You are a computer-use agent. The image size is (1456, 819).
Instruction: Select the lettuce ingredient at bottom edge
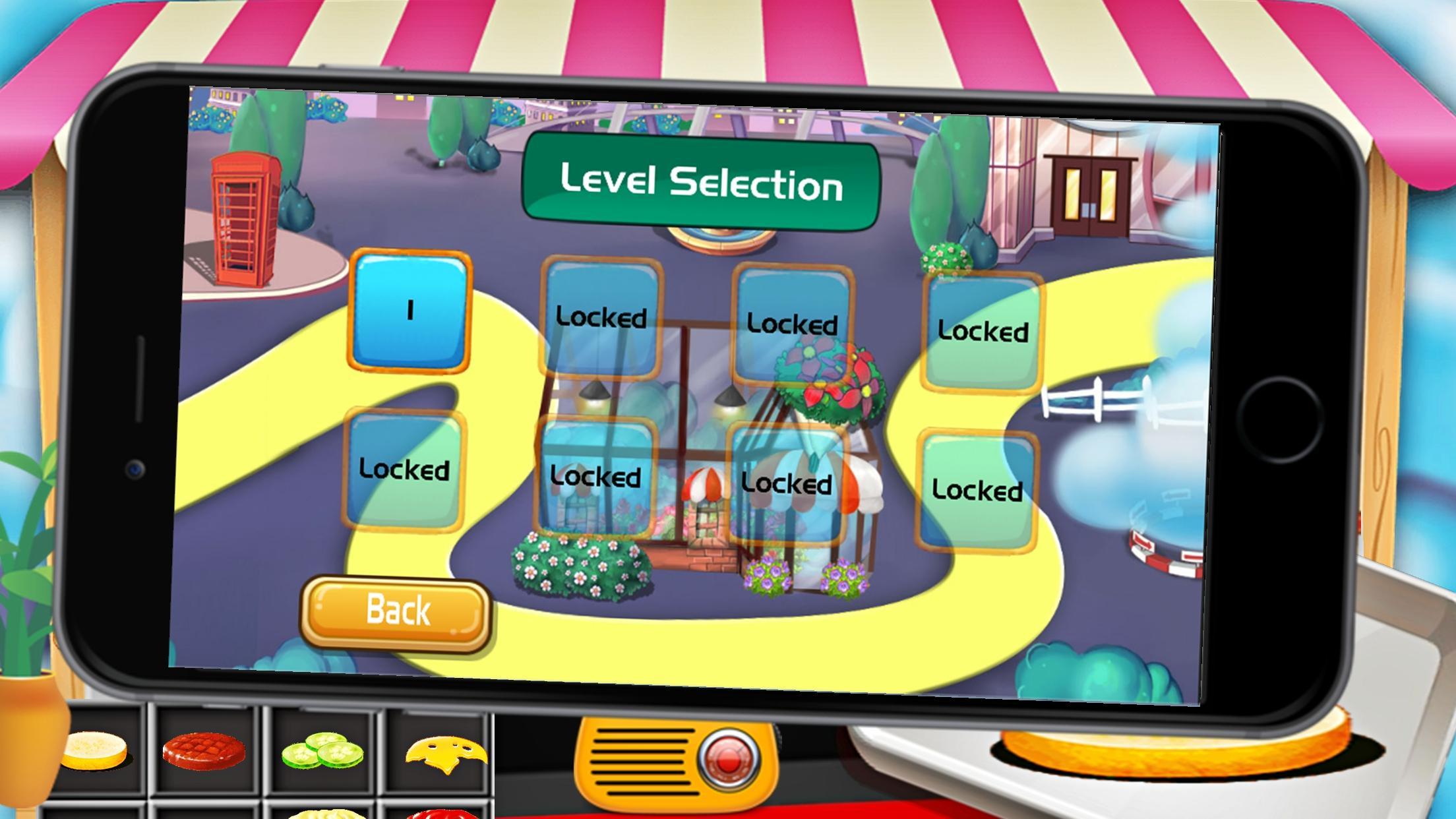pyautogui.click(x=323, y=815)
